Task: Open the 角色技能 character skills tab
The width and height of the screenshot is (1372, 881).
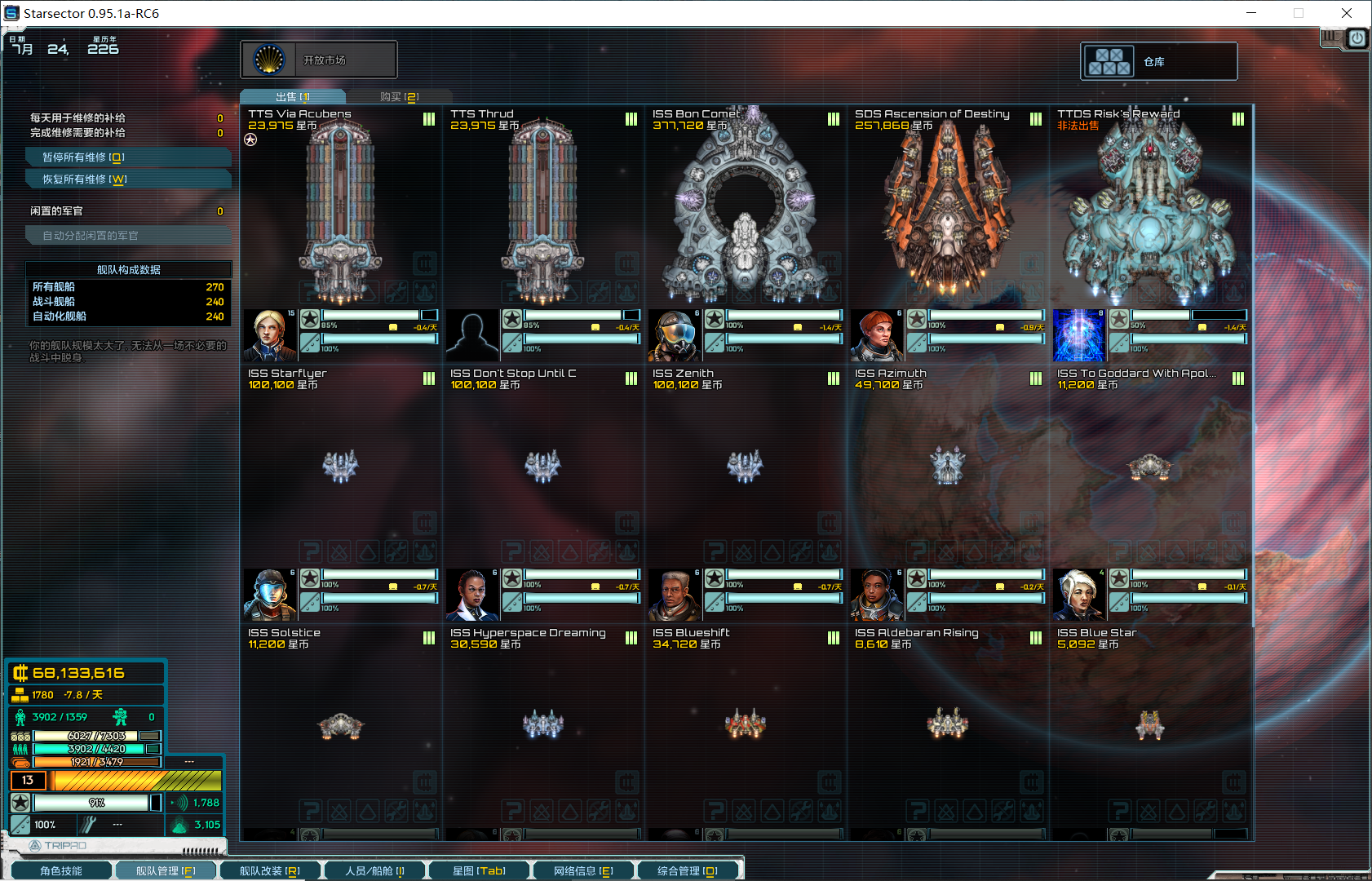Action: pyautogui.click(x=60, y=871)
